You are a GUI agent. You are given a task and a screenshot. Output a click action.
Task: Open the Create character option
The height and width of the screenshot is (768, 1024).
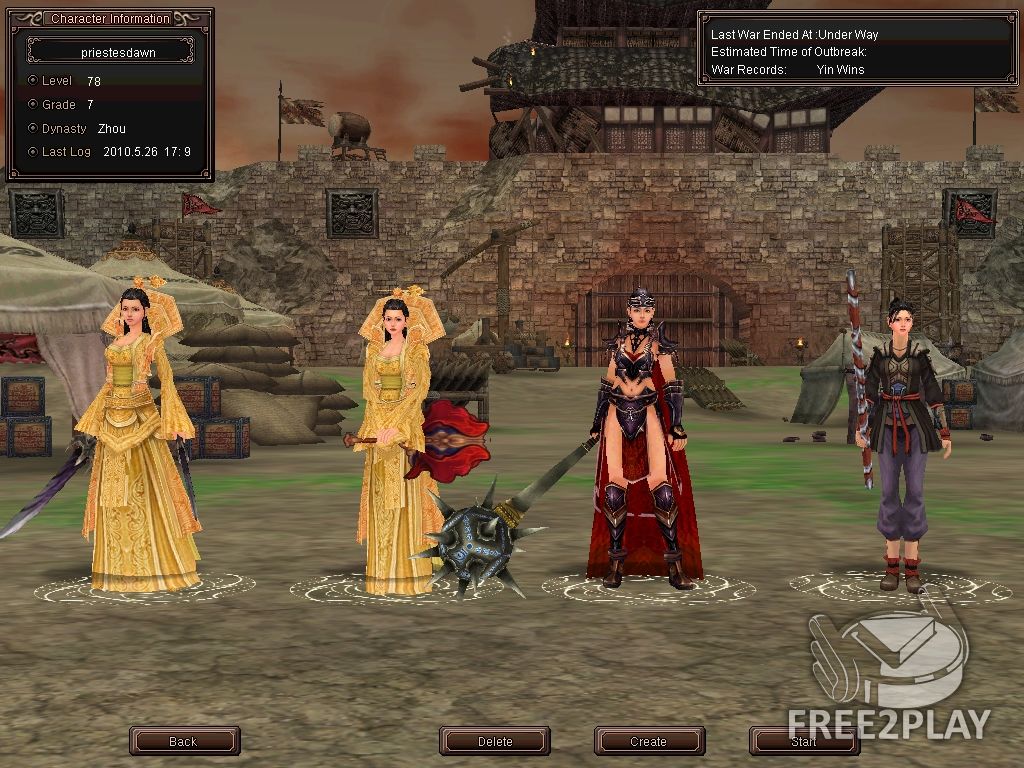click(648, 741)
